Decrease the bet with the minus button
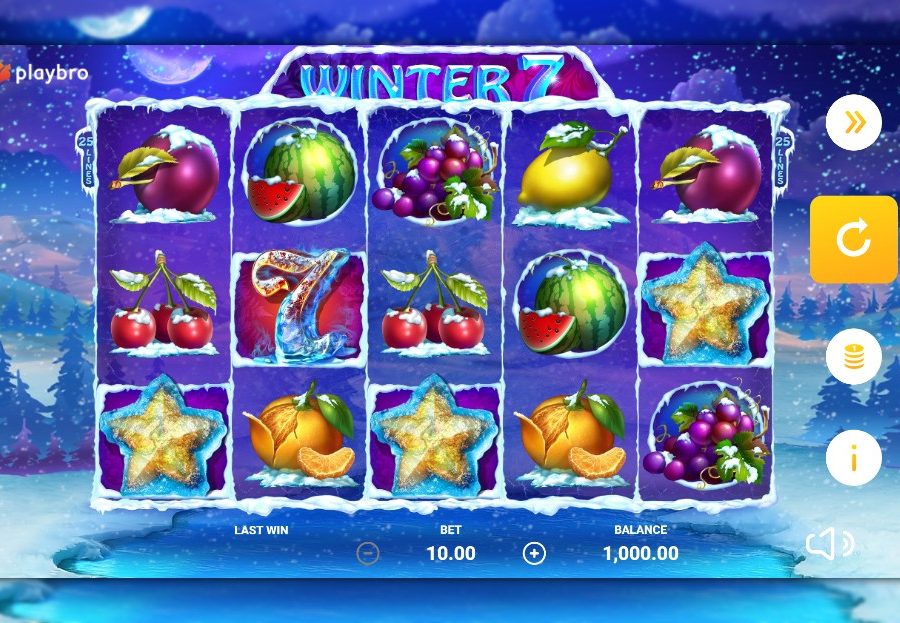Screen dimensions: 900x623 click(x=368, y=553)
